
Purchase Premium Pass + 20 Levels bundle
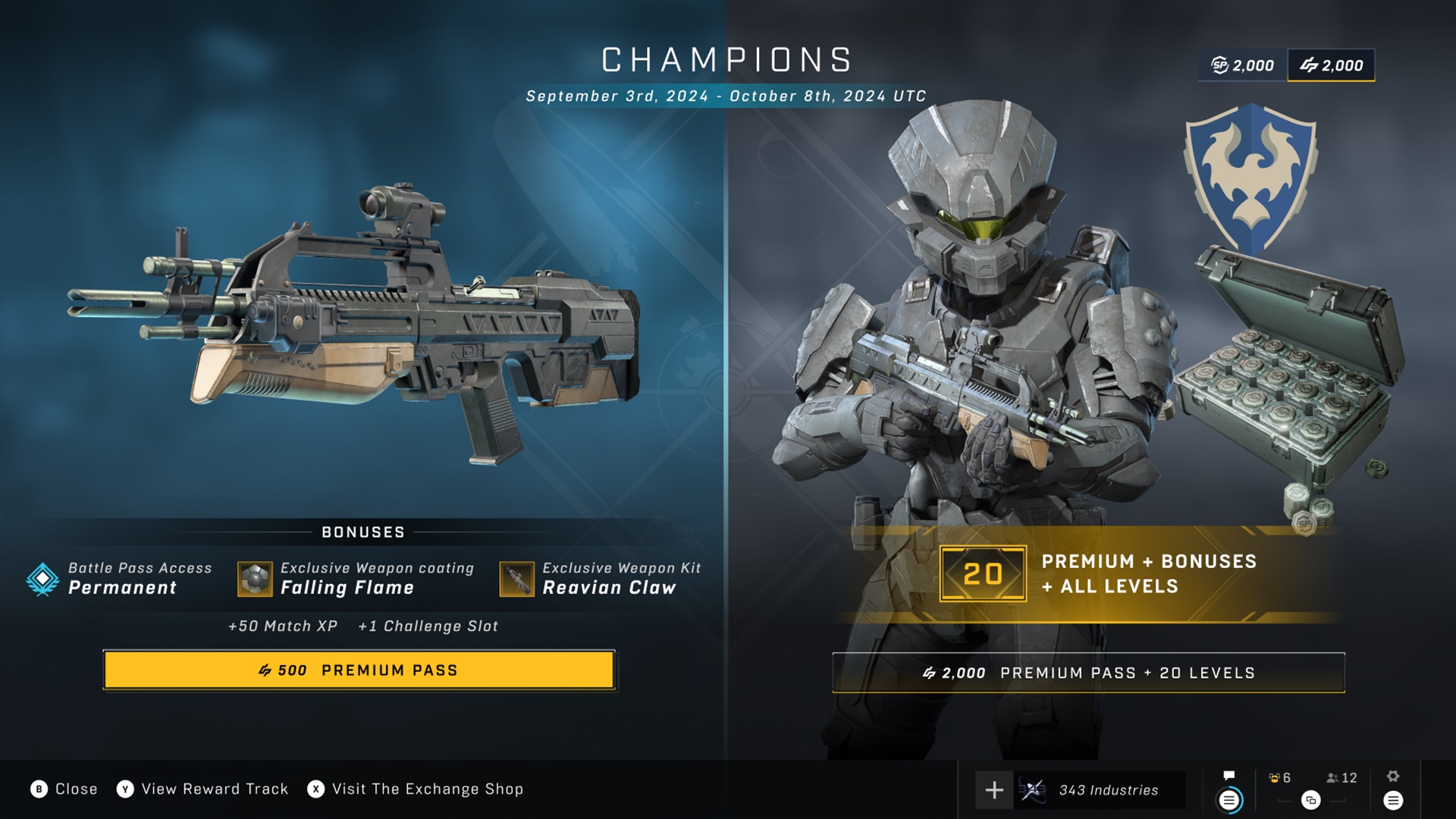point(1088,673)
